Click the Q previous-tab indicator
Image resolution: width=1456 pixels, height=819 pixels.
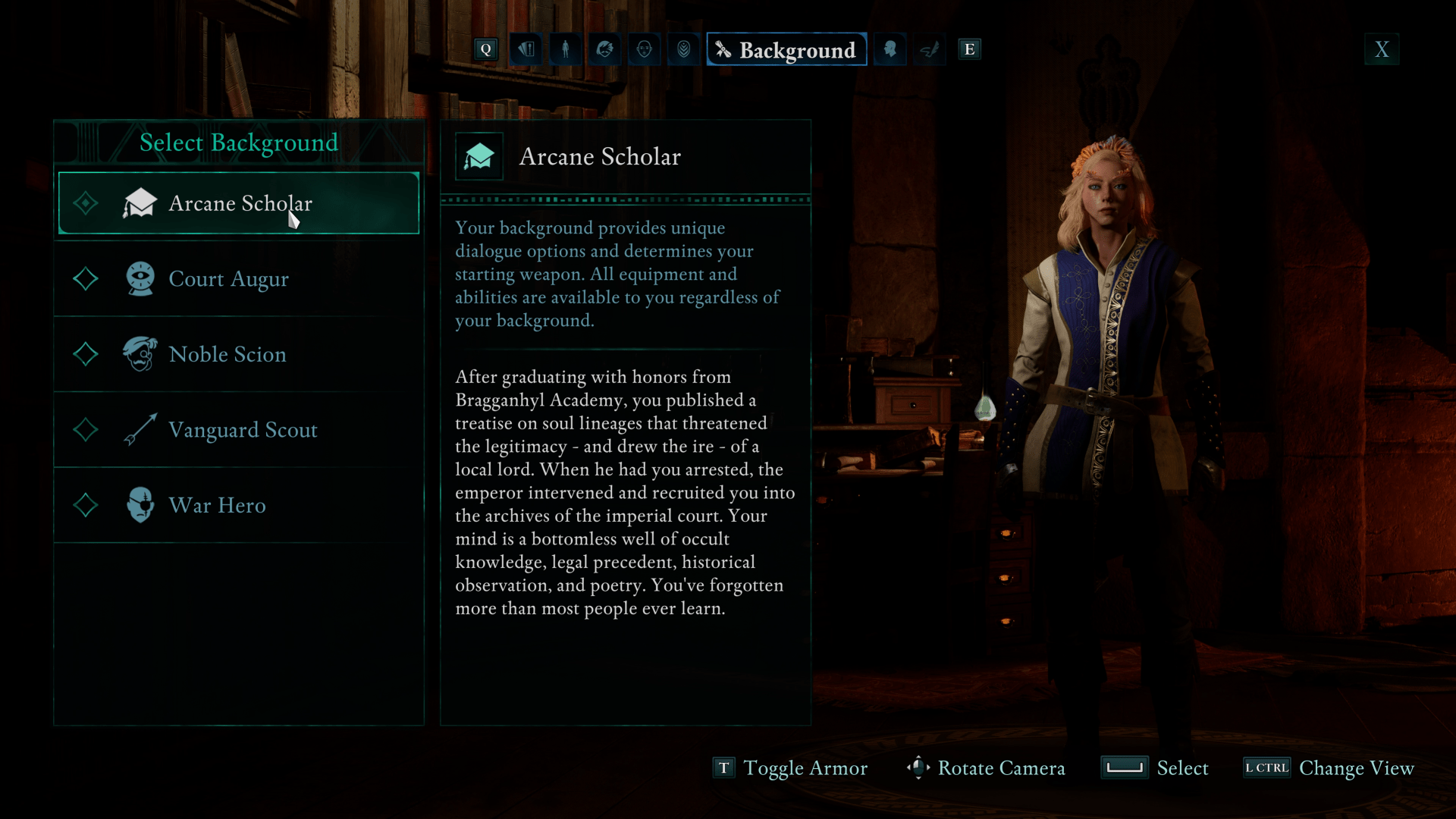point(485,49)
